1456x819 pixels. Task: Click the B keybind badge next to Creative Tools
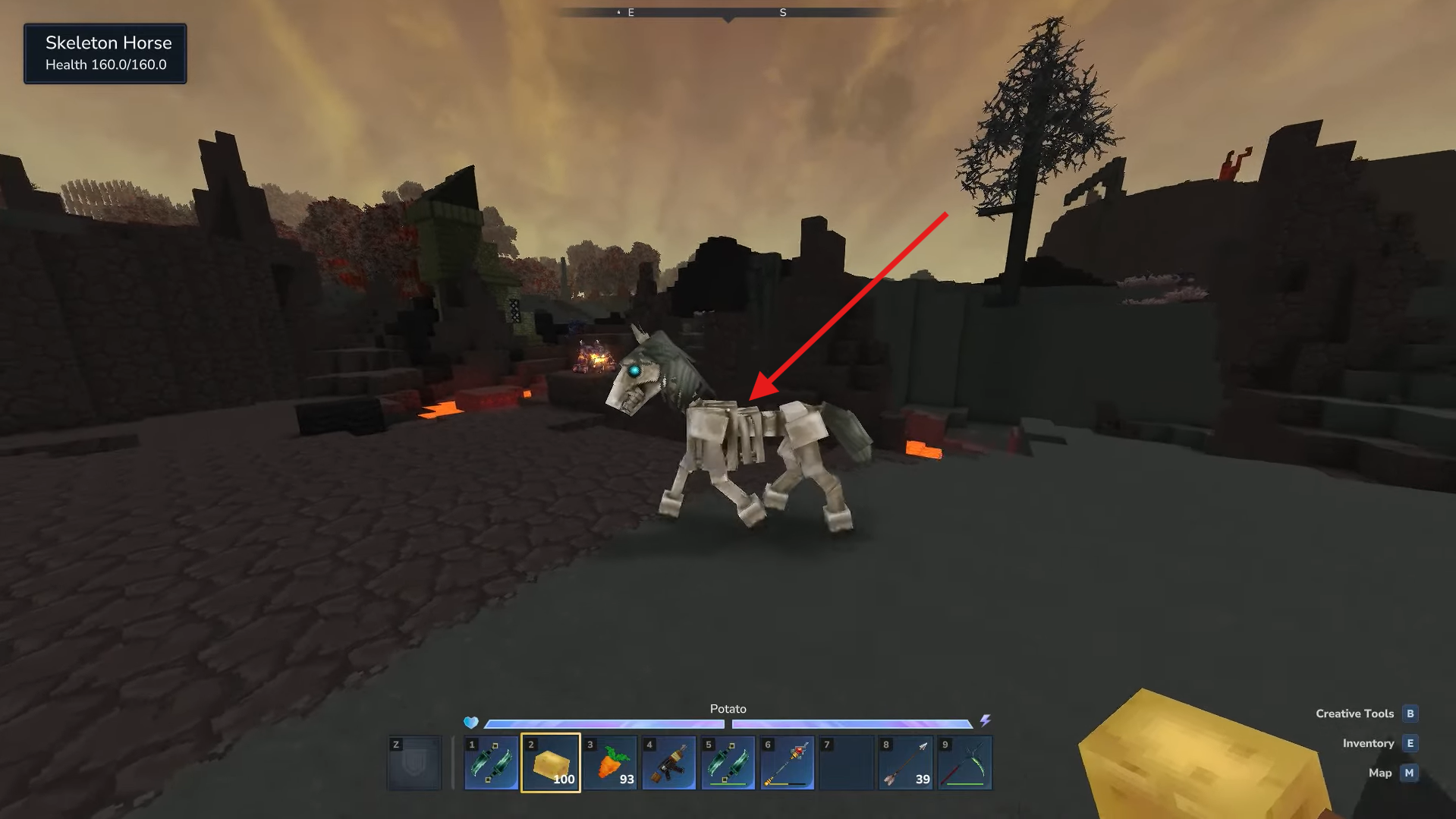[1410, 713]
